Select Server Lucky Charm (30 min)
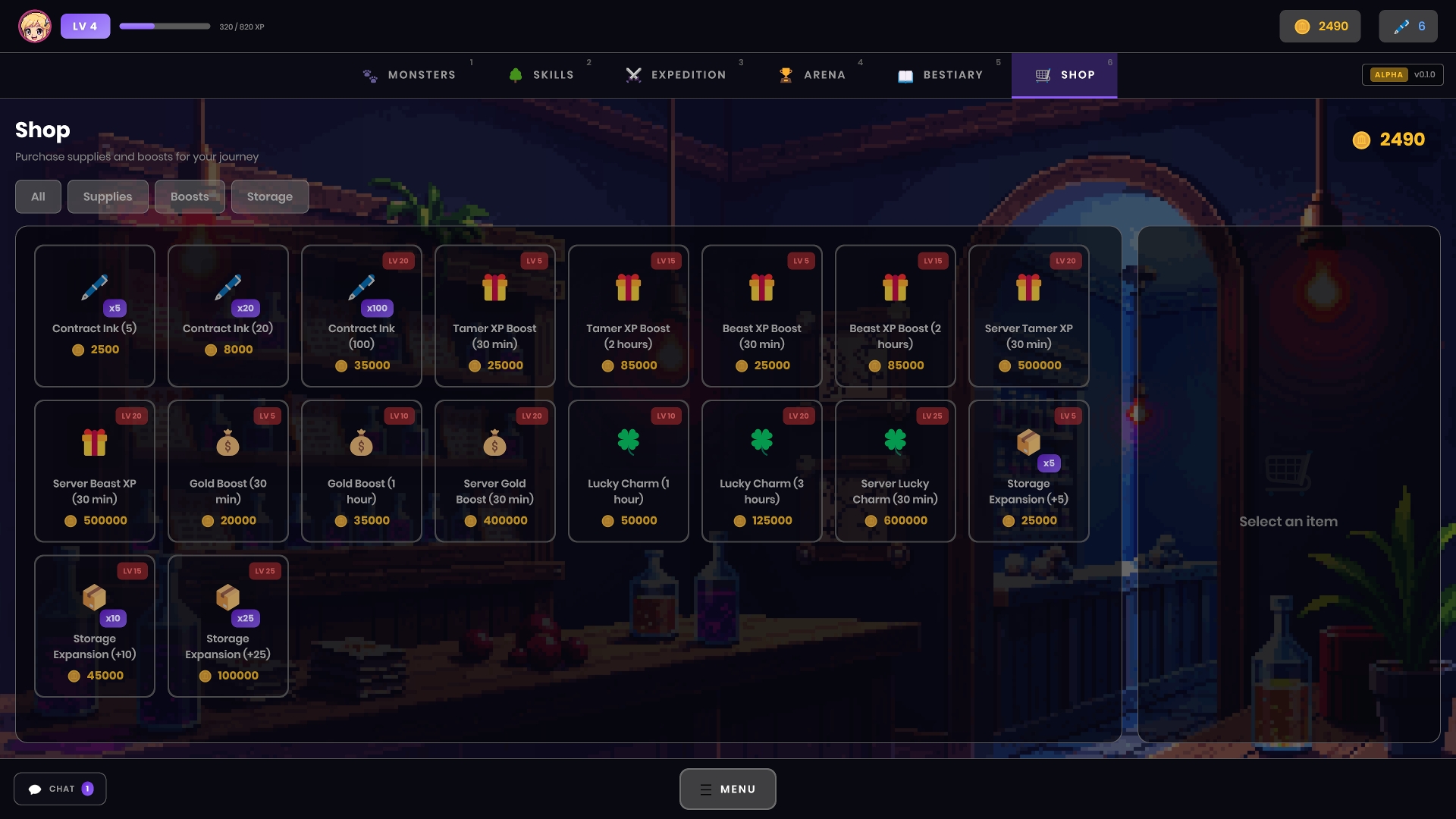Screen dimensions: 1456x819 (x=896, y=471)
